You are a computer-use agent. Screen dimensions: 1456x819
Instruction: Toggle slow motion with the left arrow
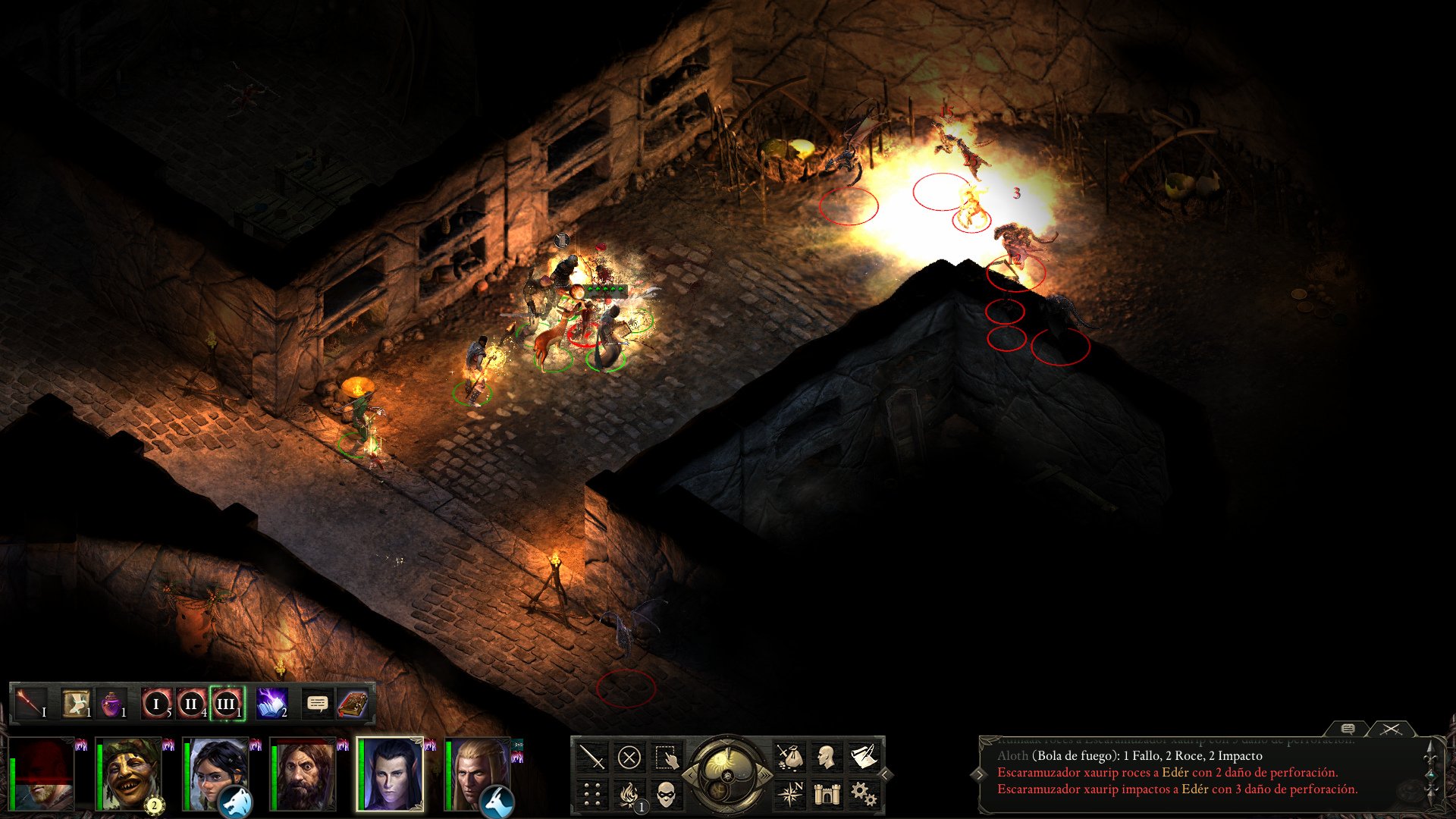click(691, 776)
